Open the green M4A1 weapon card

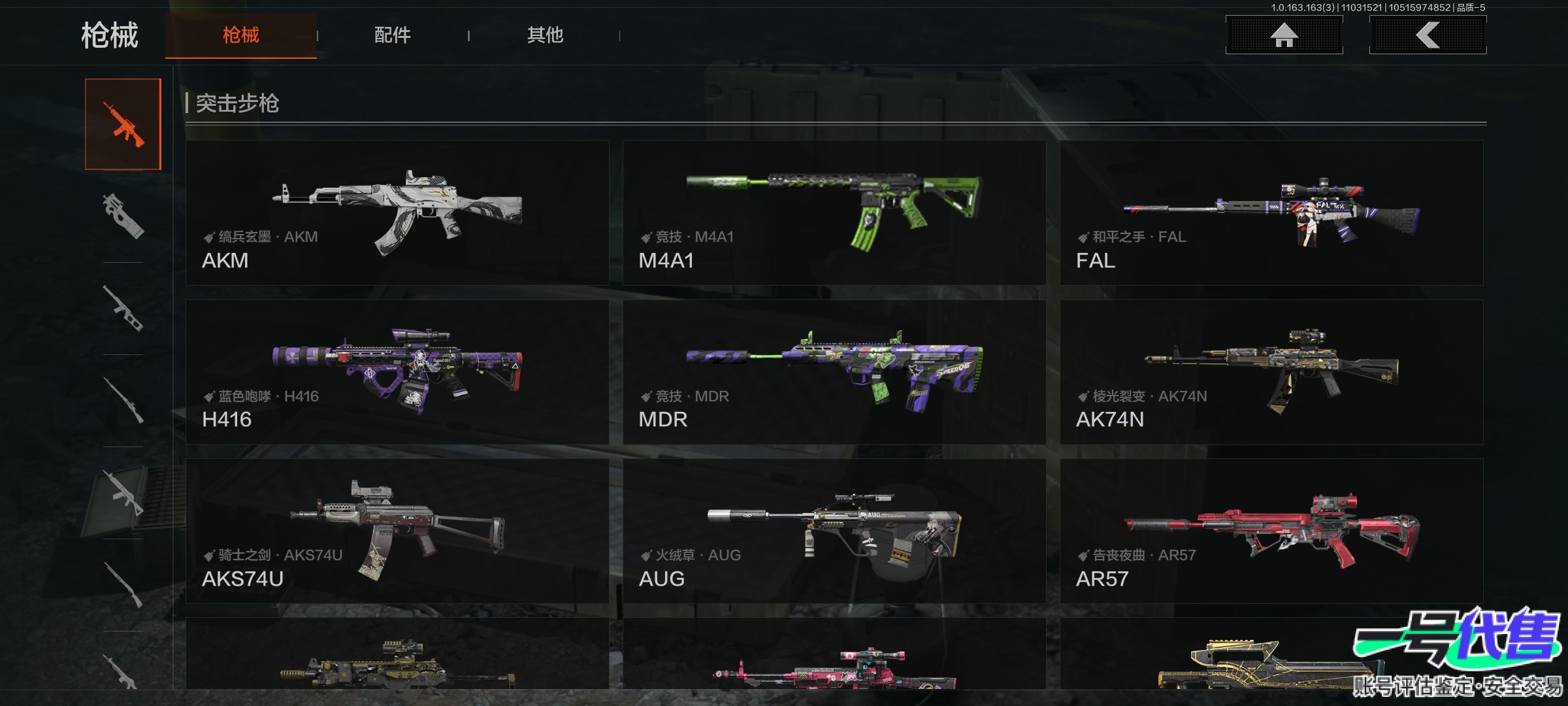coord(834,212)
